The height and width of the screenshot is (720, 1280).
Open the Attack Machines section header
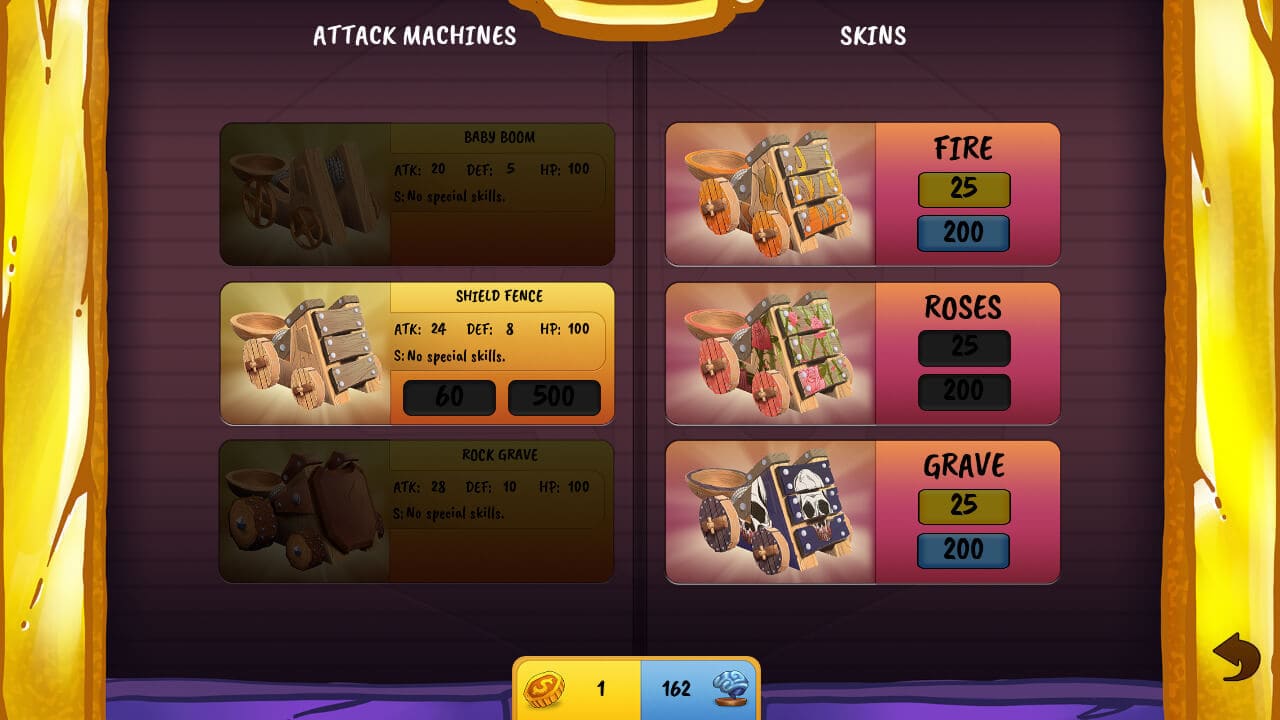click(x=416, y=36)
